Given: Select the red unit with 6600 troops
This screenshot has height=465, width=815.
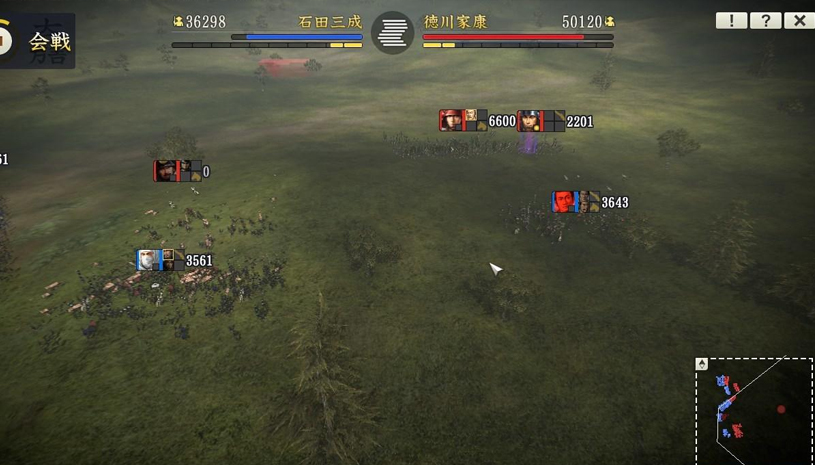Looking at the screenshot, I should [463, 120].
